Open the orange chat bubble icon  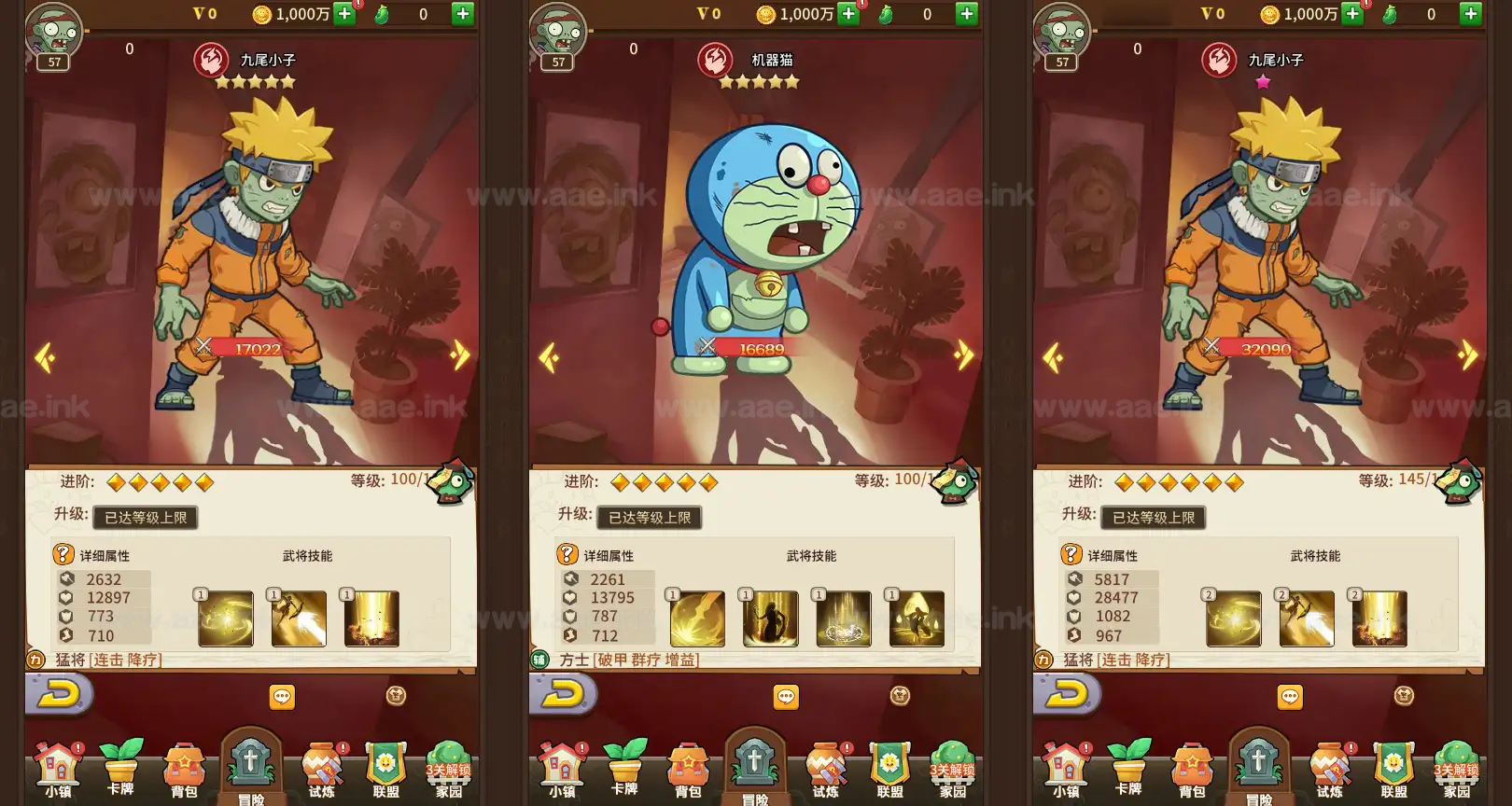pyautogui.click(x=281, y=695)
